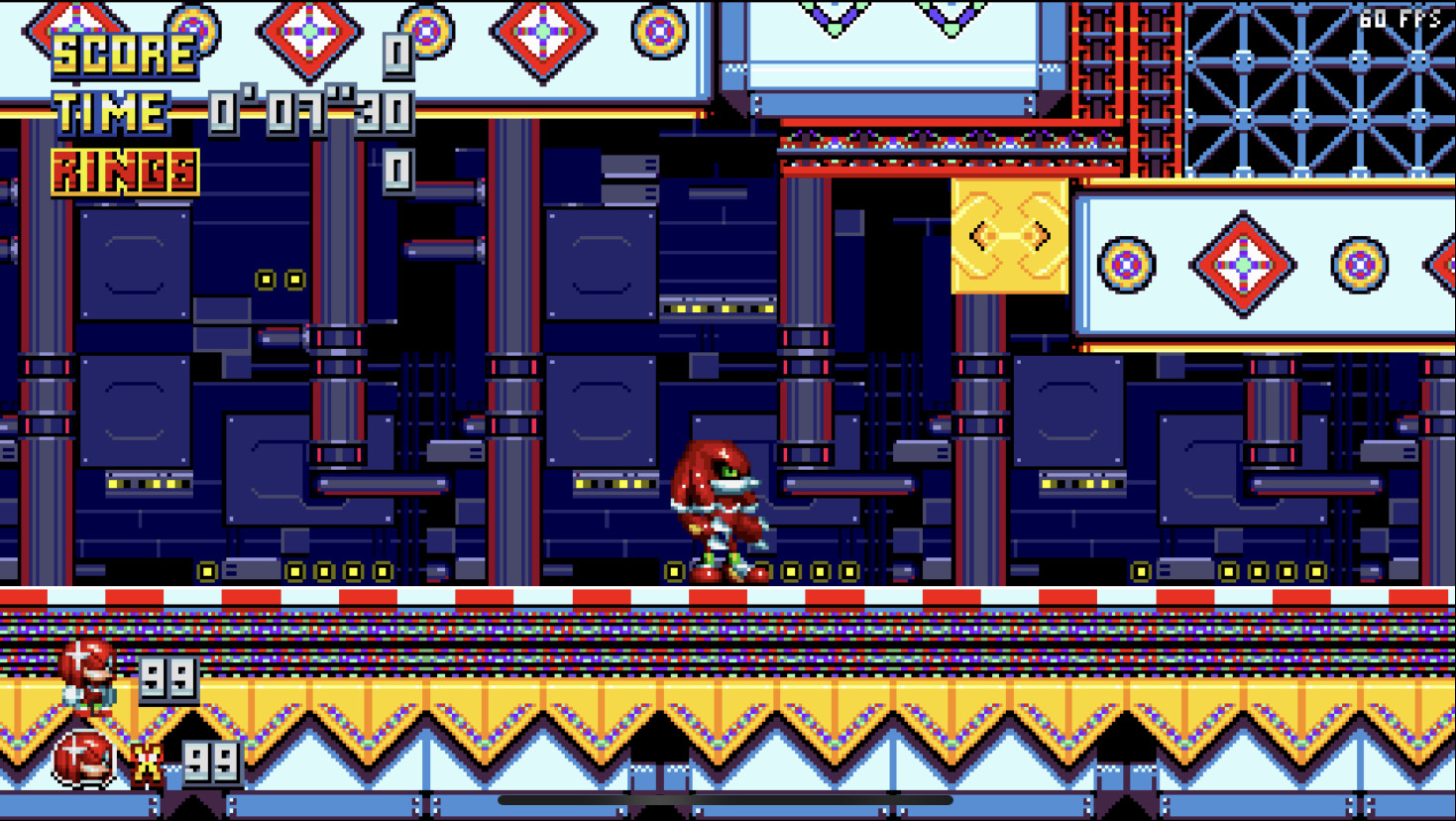The height and width of the screenshot is (821, 1456).
Task: Select the RINGS label
Action: (123, 171)
